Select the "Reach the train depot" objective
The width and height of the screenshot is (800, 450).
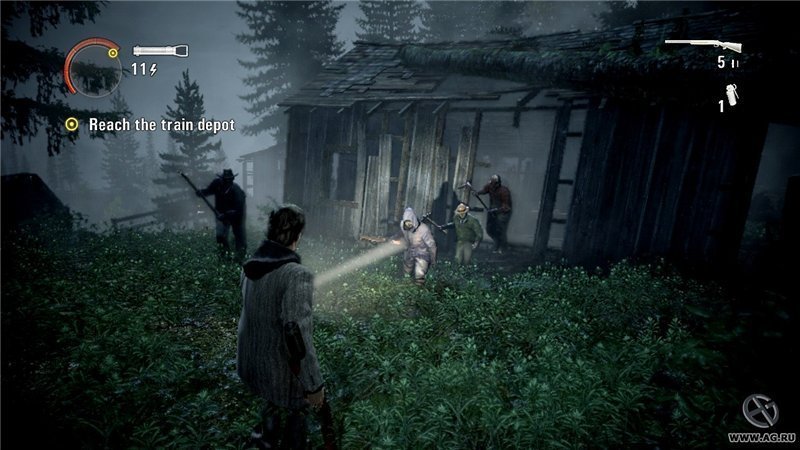pyautogui.click(x=160, y=125)
